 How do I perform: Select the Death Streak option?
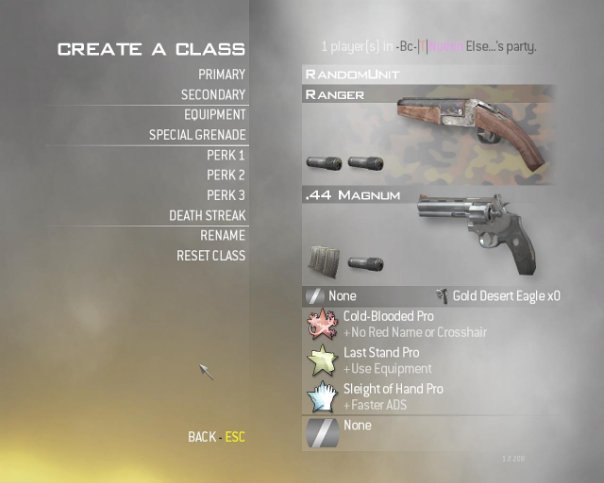point(207,215)
